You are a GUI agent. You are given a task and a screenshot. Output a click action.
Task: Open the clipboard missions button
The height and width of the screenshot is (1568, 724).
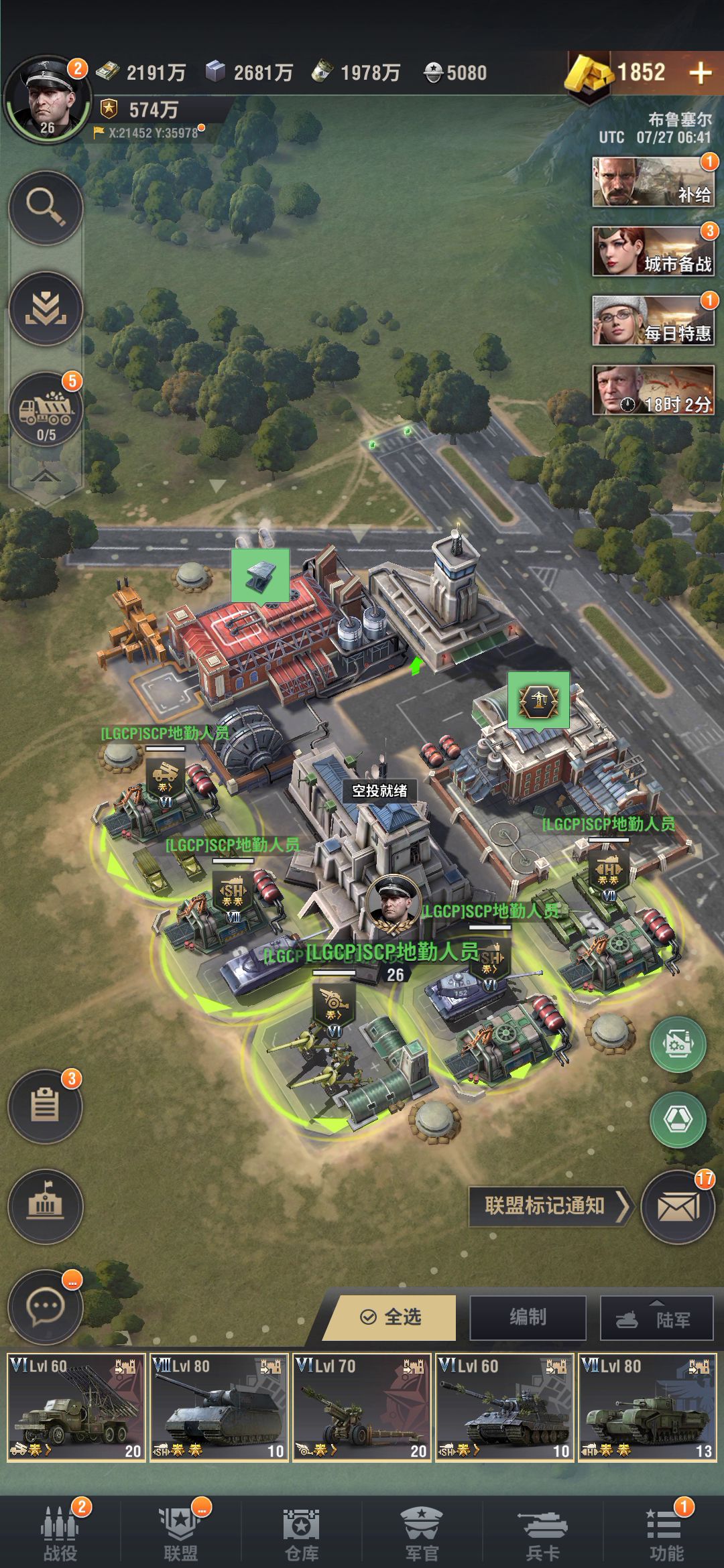click(45, 1106)
